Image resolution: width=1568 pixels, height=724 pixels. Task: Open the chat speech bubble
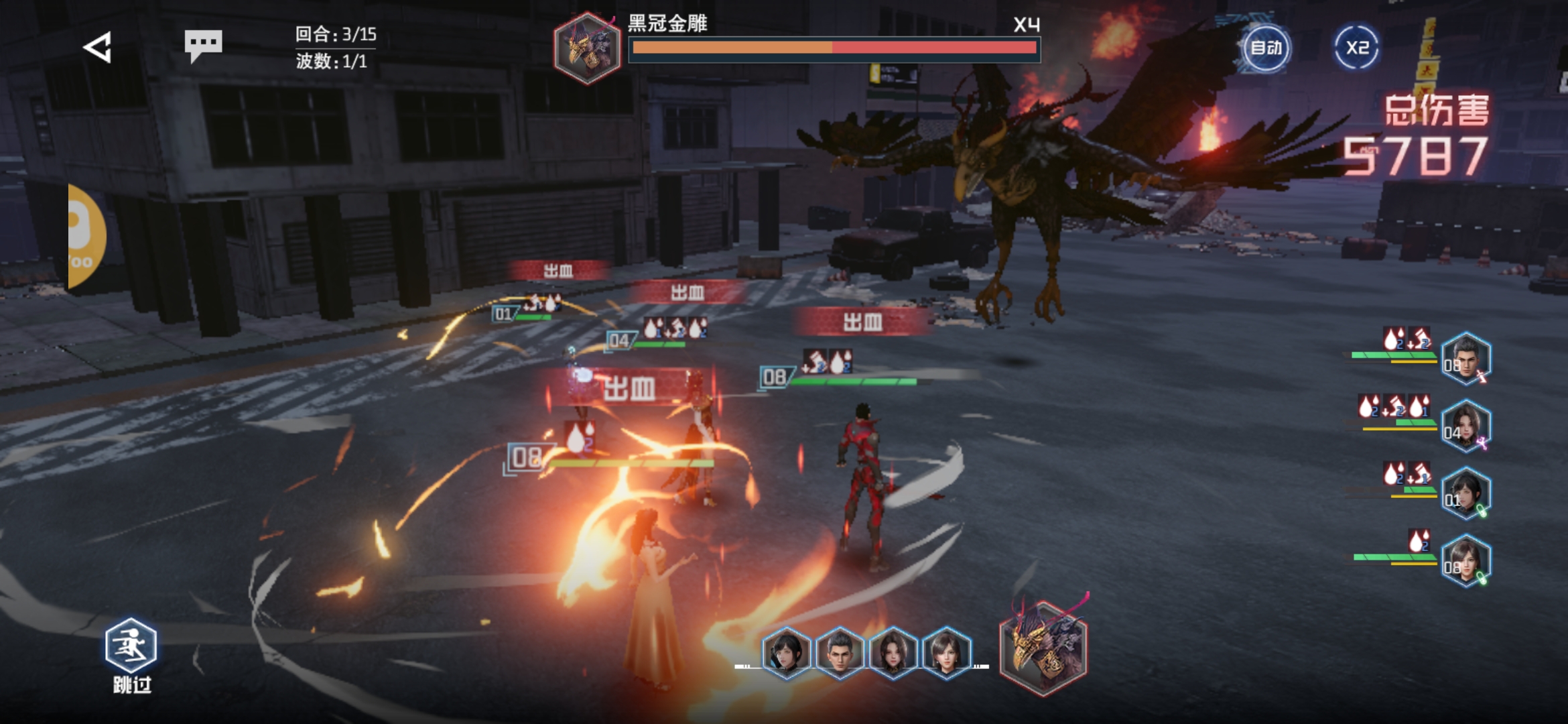[x=203, y=45]
